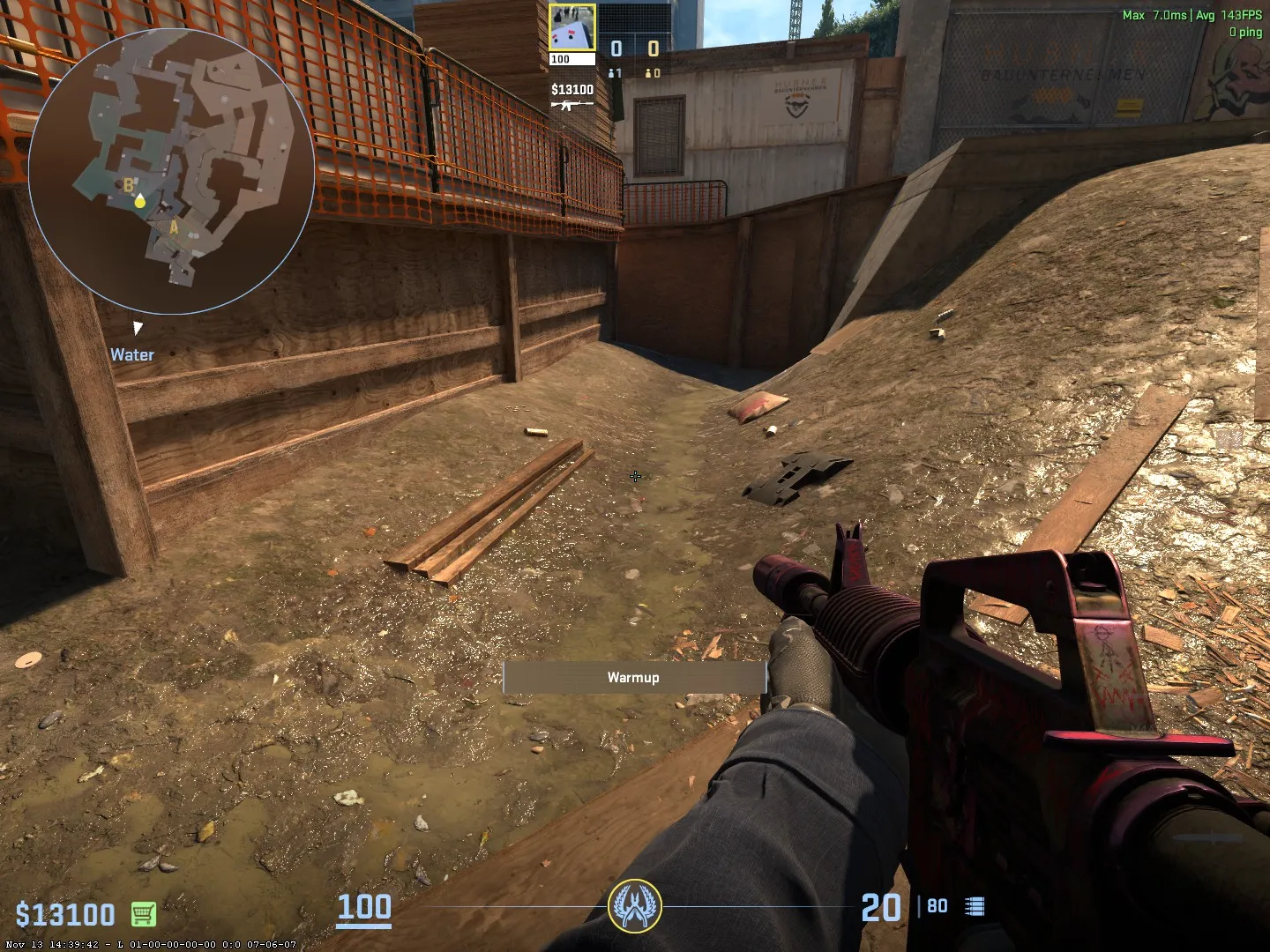Image resolution: width=1270 pixels, height=952 pixels.
Task: Select the A bombsite label on the minimap
Action: click(x=174, y=227)
